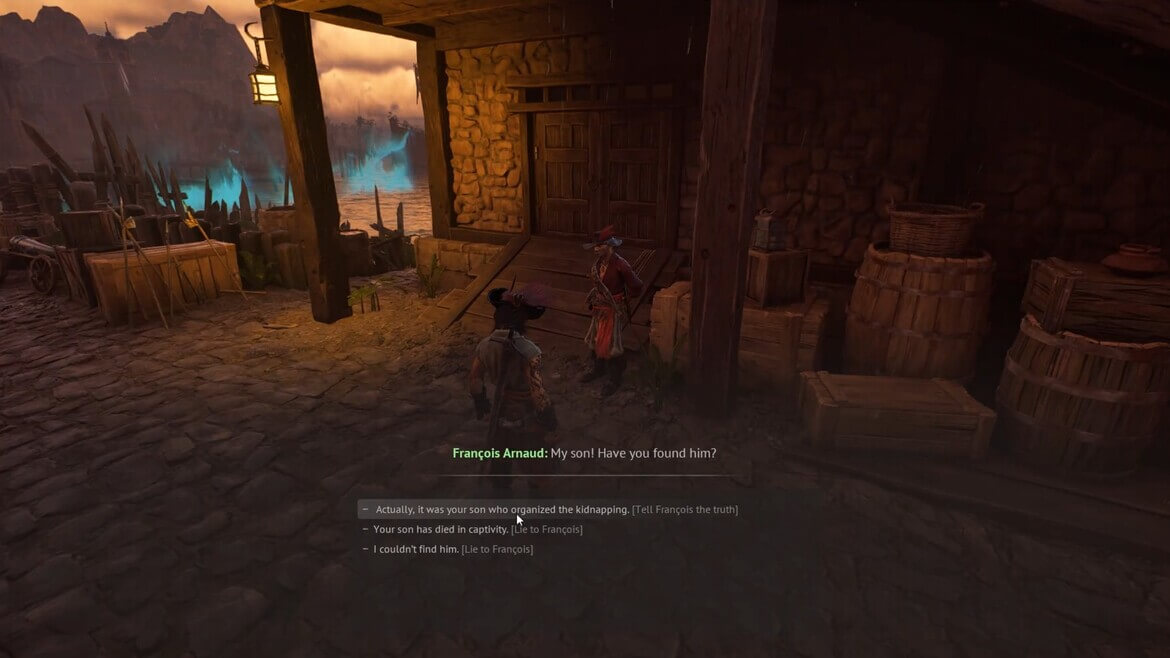Image resolution: width=1170 pixels, height=658 pixels.
Task: Select "I couldn't find him" dialogue option
Action: point(452,549)
